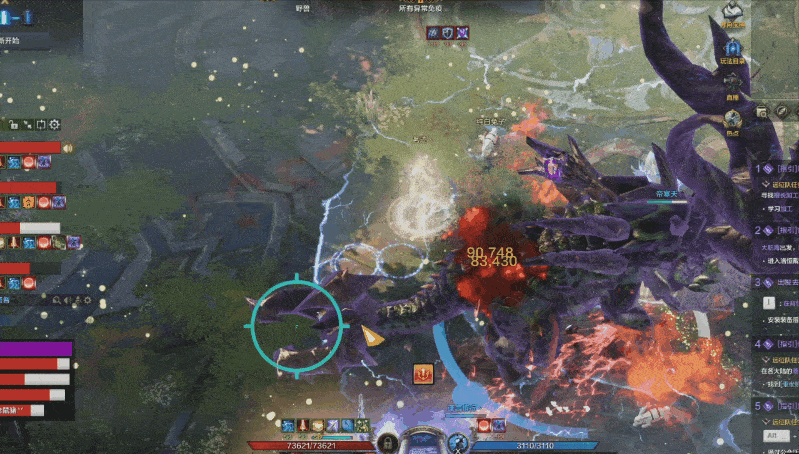Select quest entry number 3 in the tracker
The width and height of the screenshot is (799, 454).
[778, 283]
